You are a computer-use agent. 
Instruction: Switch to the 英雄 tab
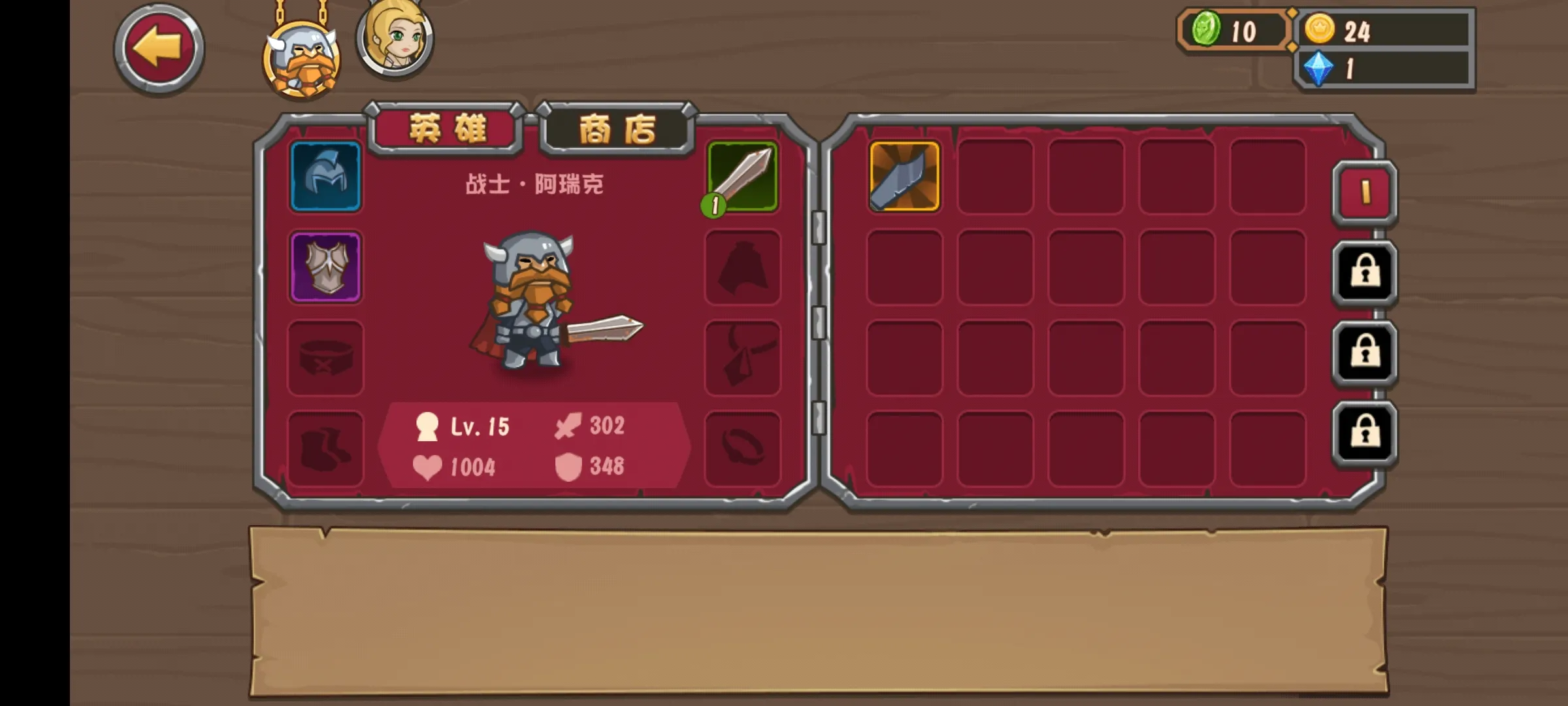point(447,128)
